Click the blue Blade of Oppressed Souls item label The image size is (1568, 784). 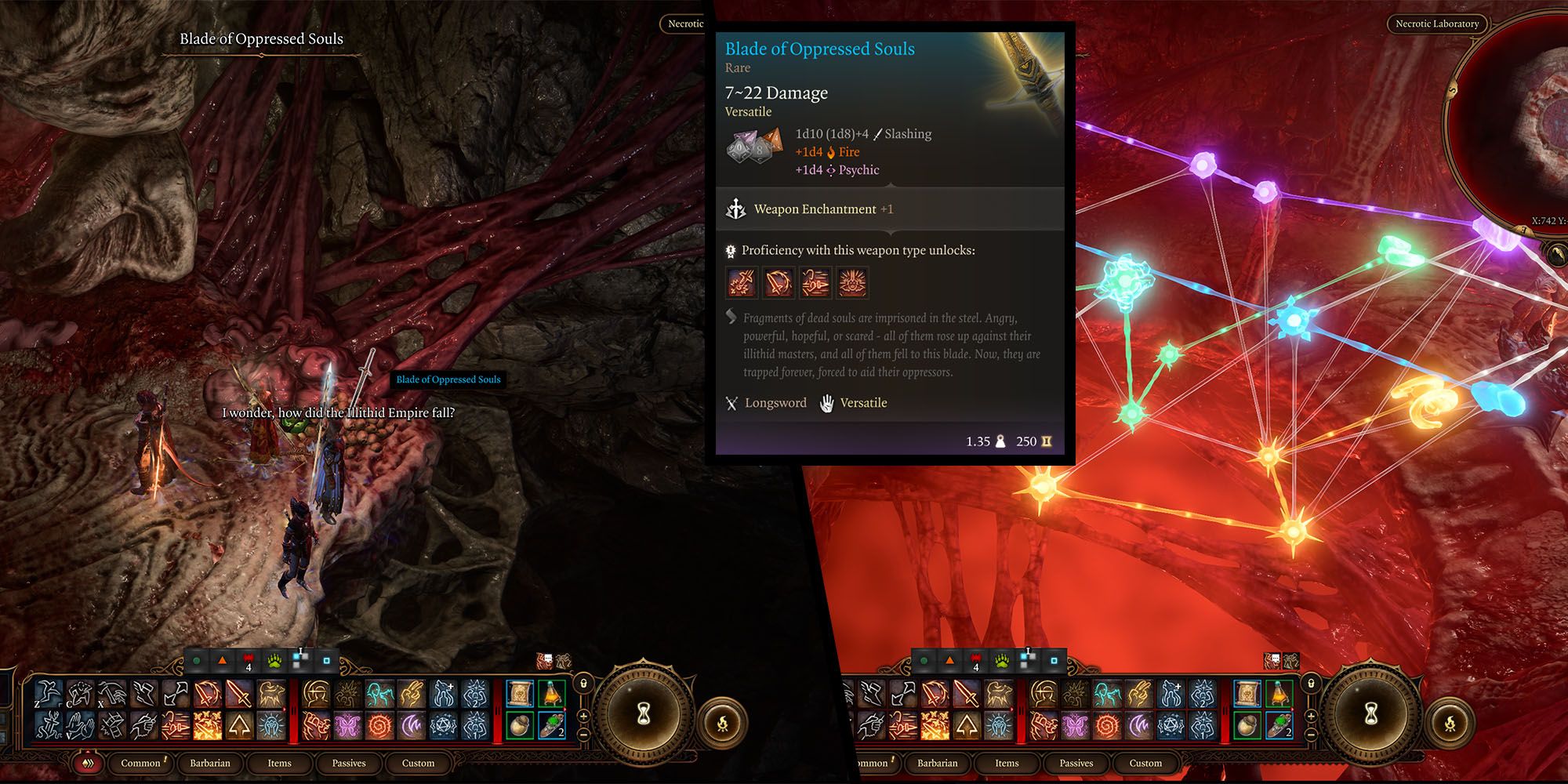coord(448,379)
